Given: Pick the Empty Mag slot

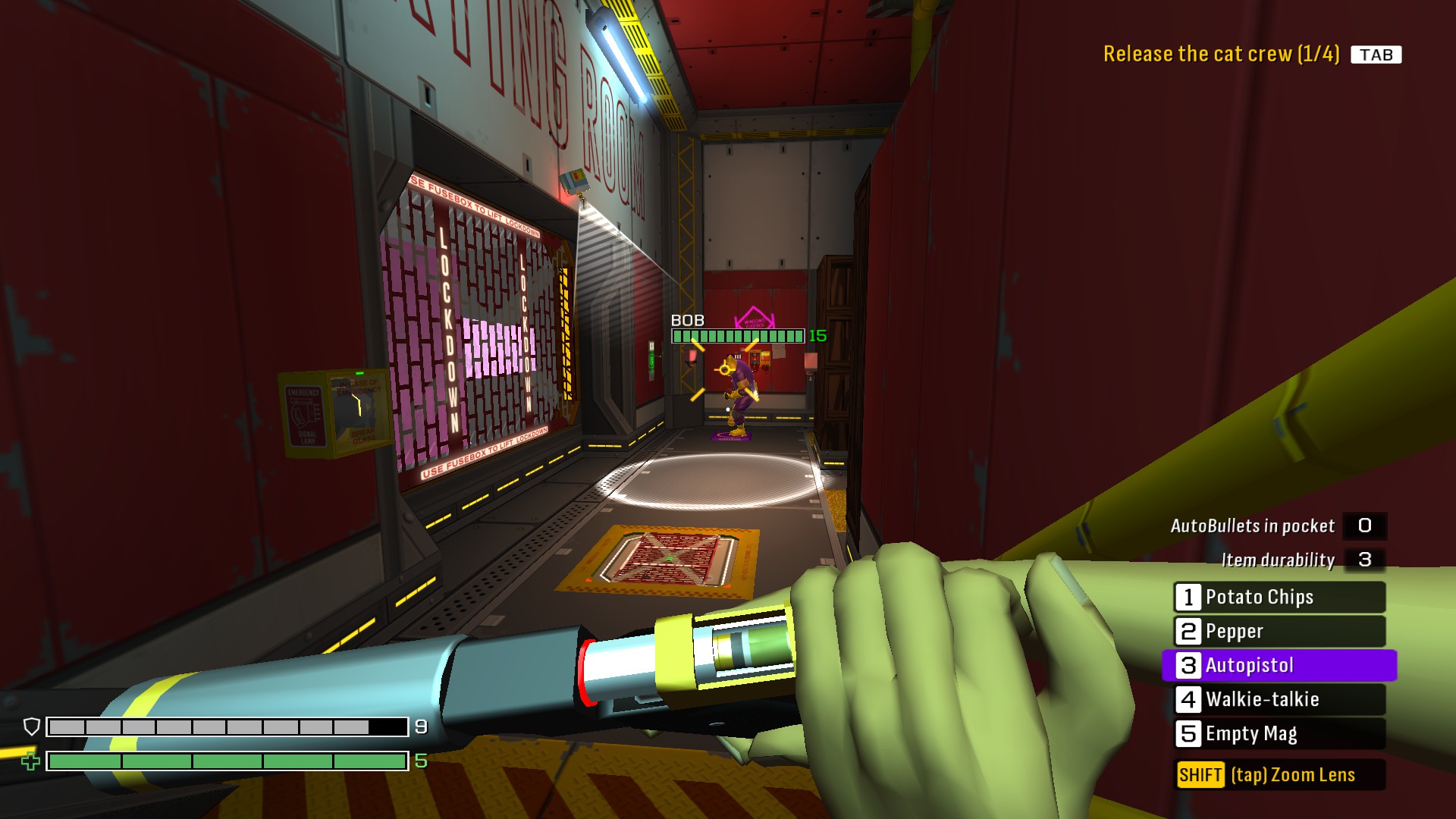Looking at the screenshot, I should tap(1279, 733).
